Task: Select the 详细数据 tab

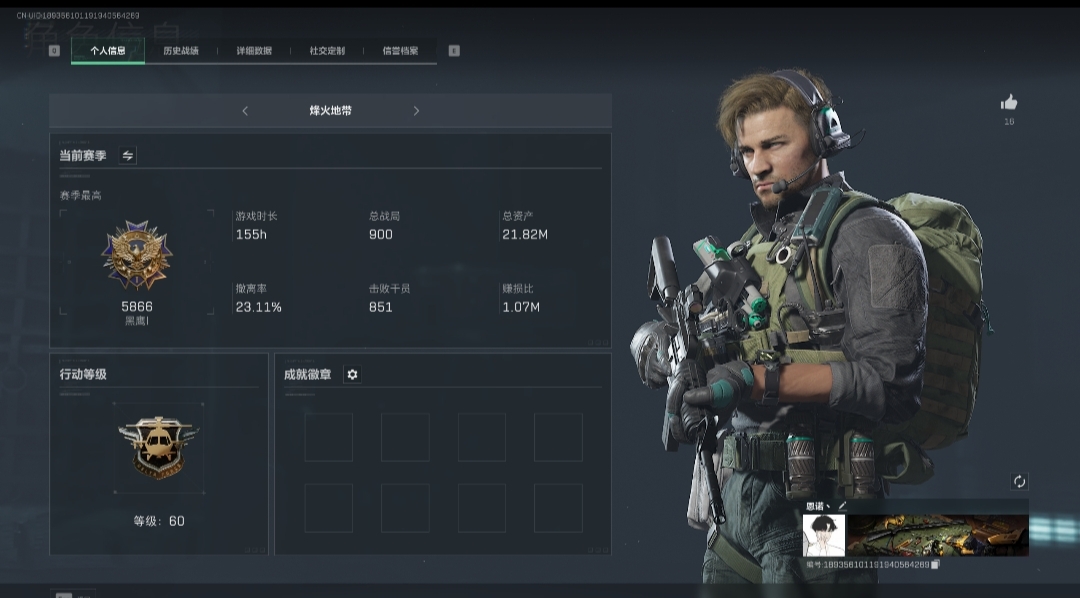Action: [x=254, y=51]
